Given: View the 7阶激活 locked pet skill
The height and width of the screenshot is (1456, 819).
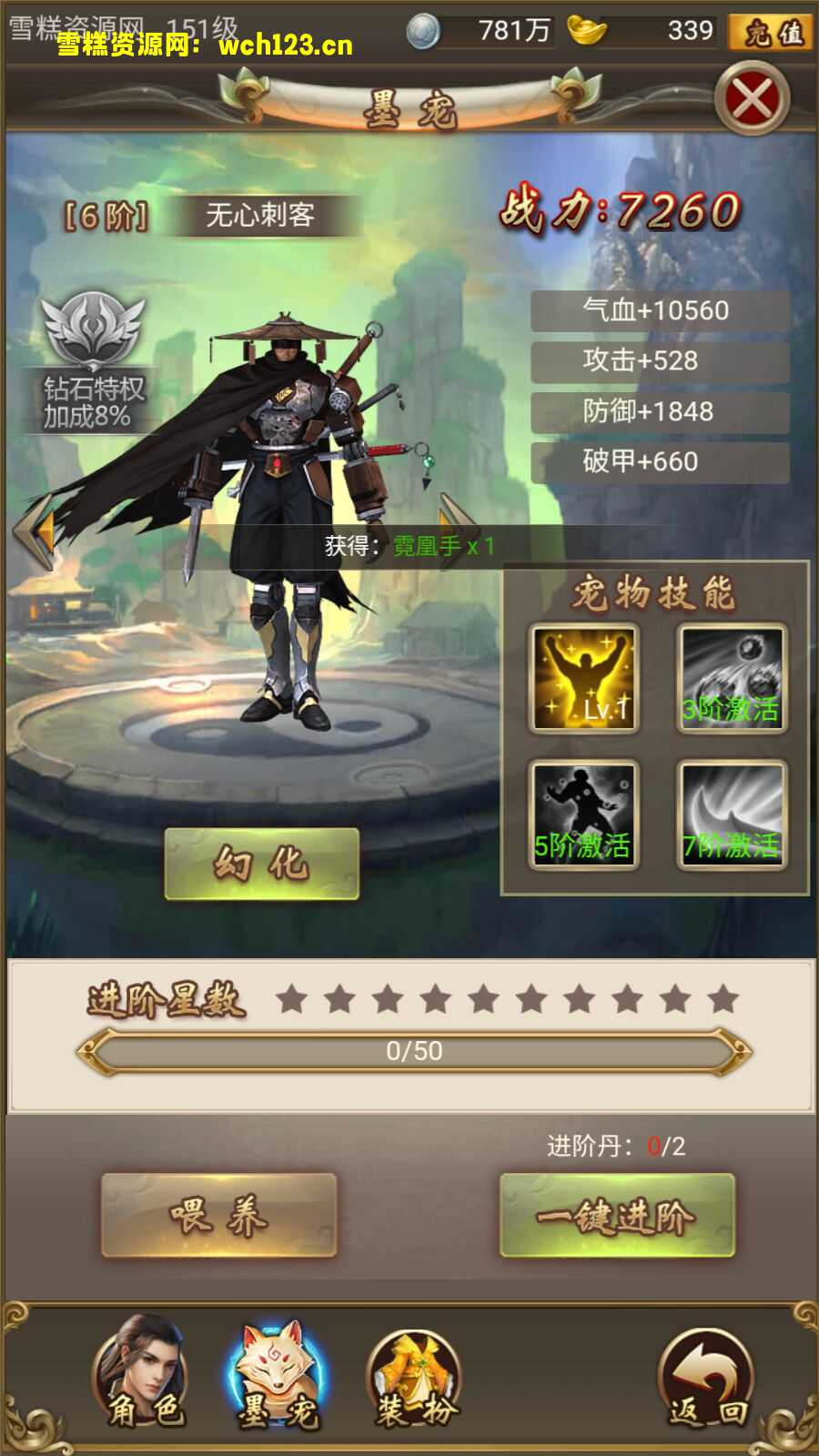Looking at the screenshot, I should 732,815.
